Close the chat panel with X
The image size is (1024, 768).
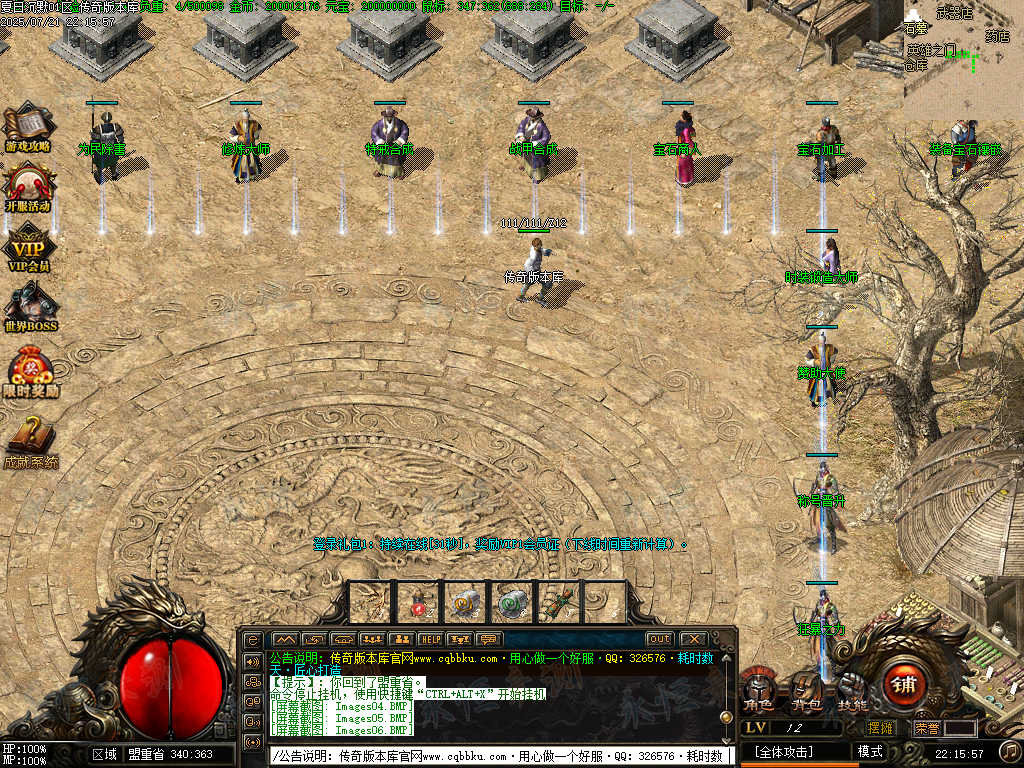(x=692, y=639)
